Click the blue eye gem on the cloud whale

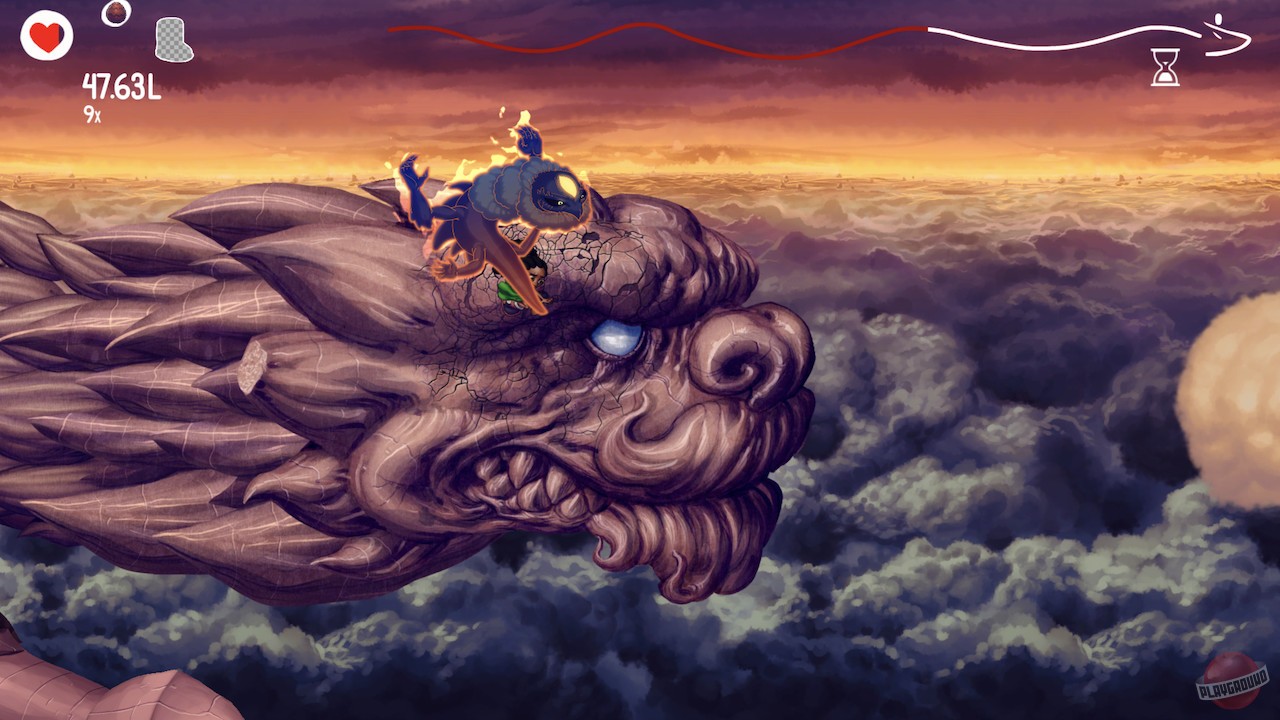[617, 340]
